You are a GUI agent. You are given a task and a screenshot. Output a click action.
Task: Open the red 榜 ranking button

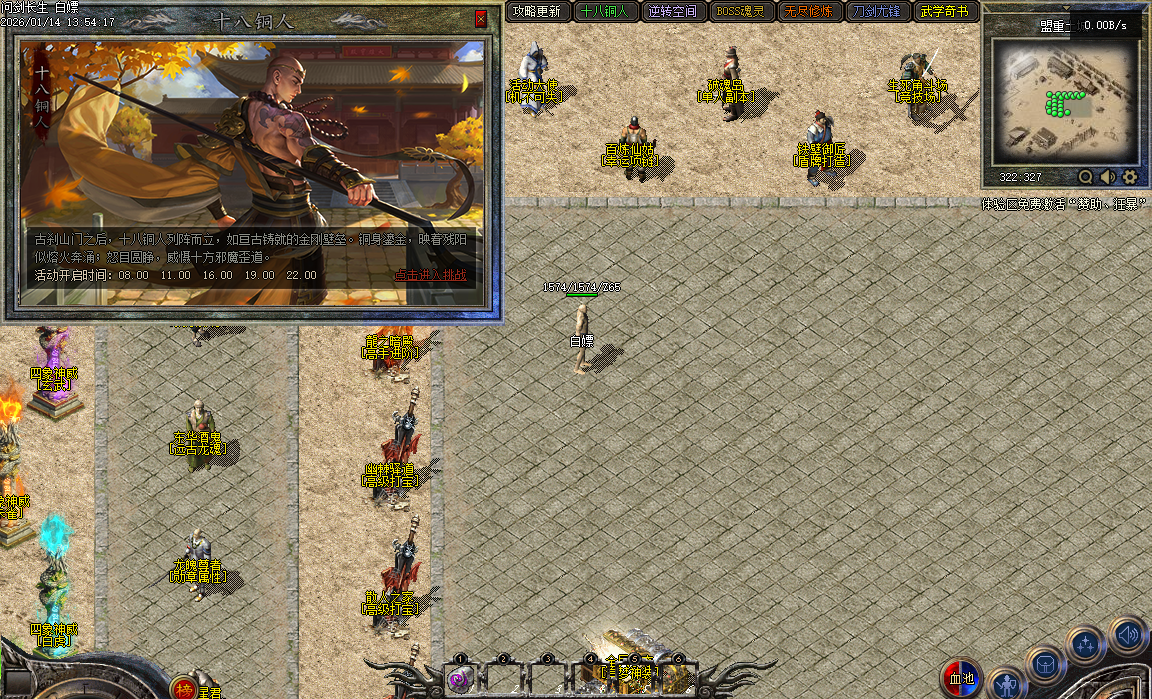pyautogui.click(x=183, y=688)
